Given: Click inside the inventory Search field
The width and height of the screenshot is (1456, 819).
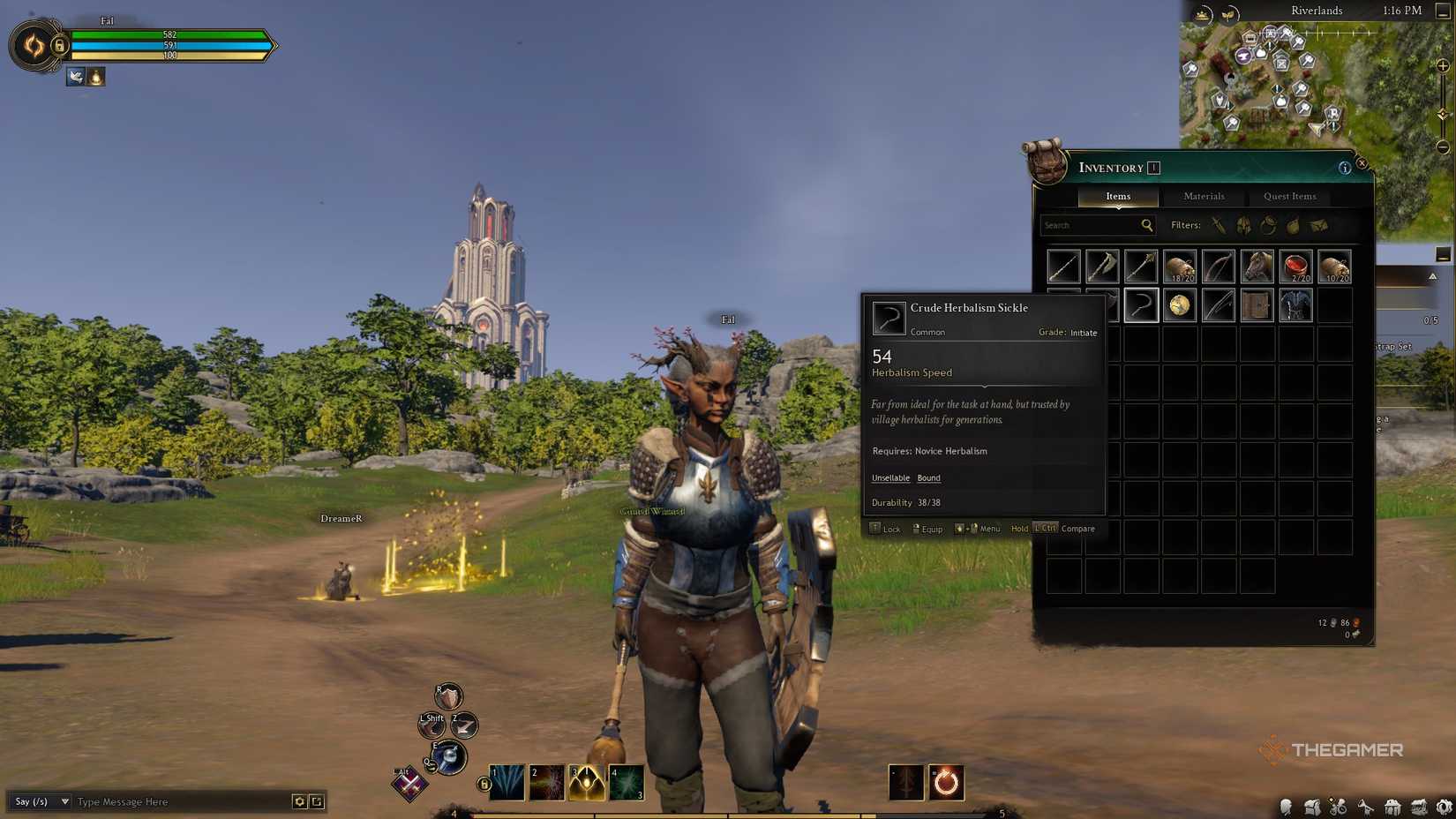Looking at the screenshot, I should tap(1092, 225).
